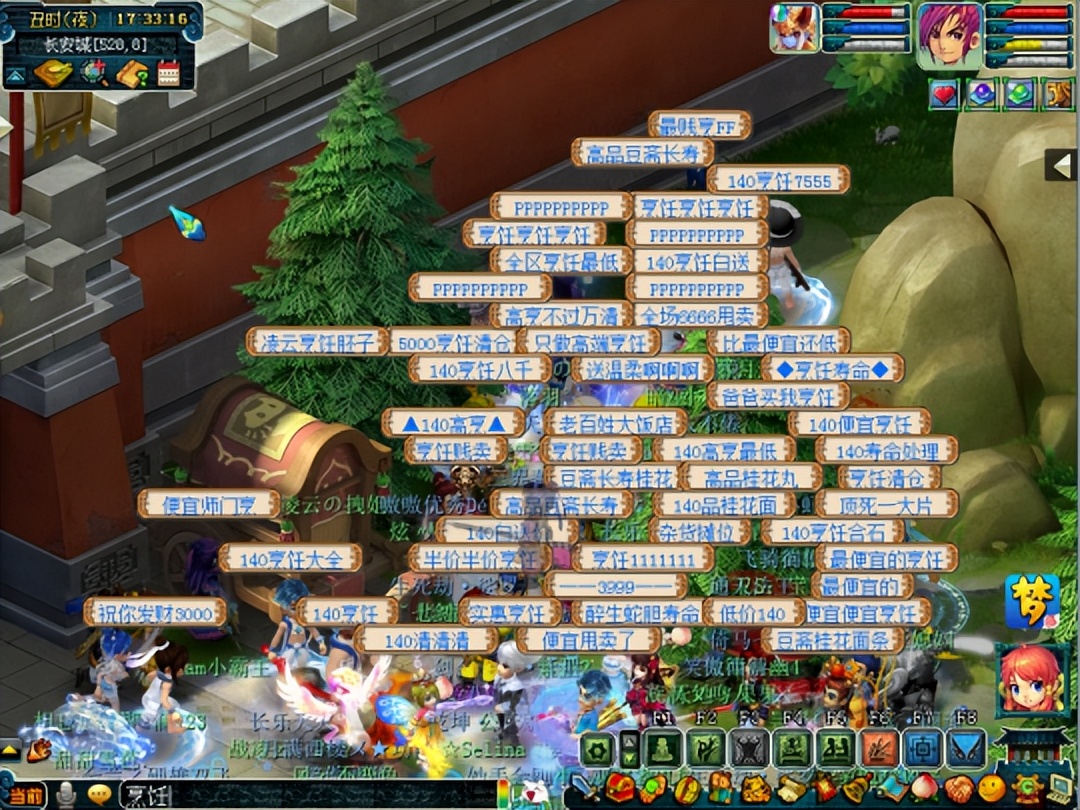Click the peach icon in bottom bar
1080x810 pixels.
[x=924, y=789]
